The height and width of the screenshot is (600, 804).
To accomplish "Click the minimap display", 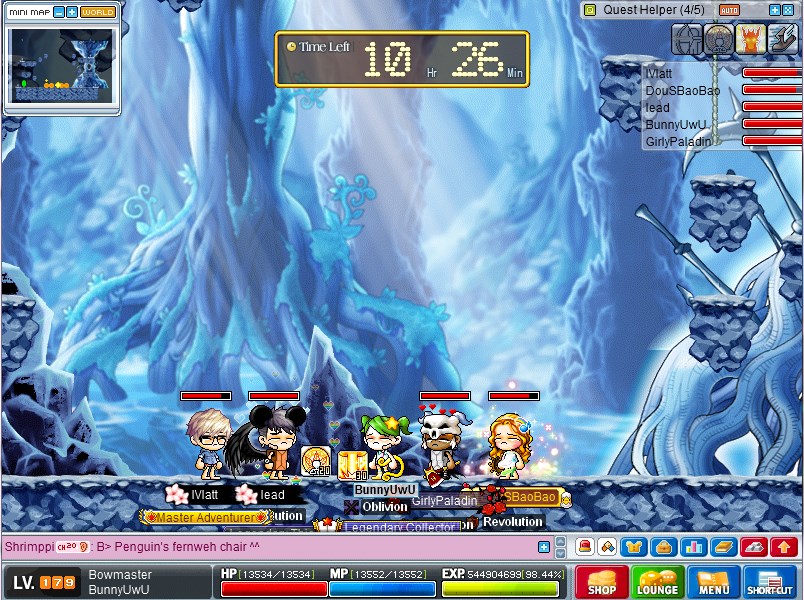I will tap(62, 65).
